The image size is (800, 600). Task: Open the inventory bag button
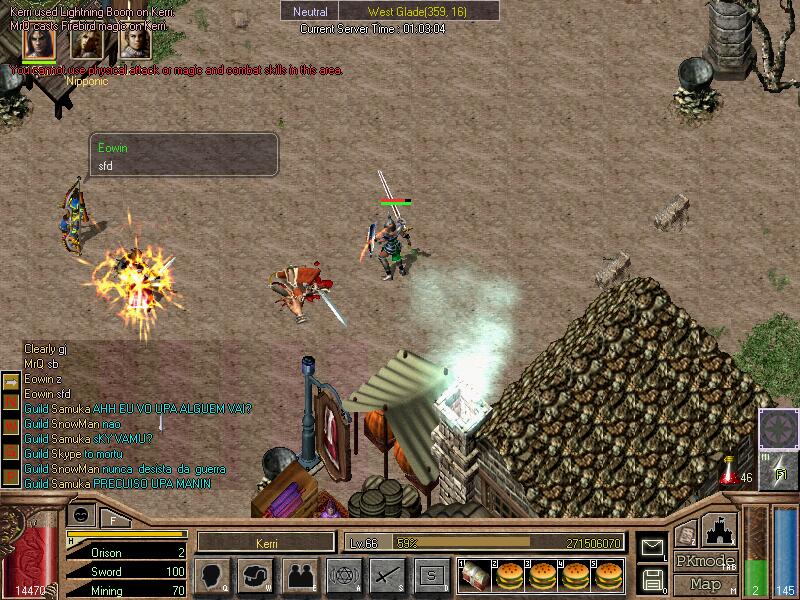[x=257, y=575]
